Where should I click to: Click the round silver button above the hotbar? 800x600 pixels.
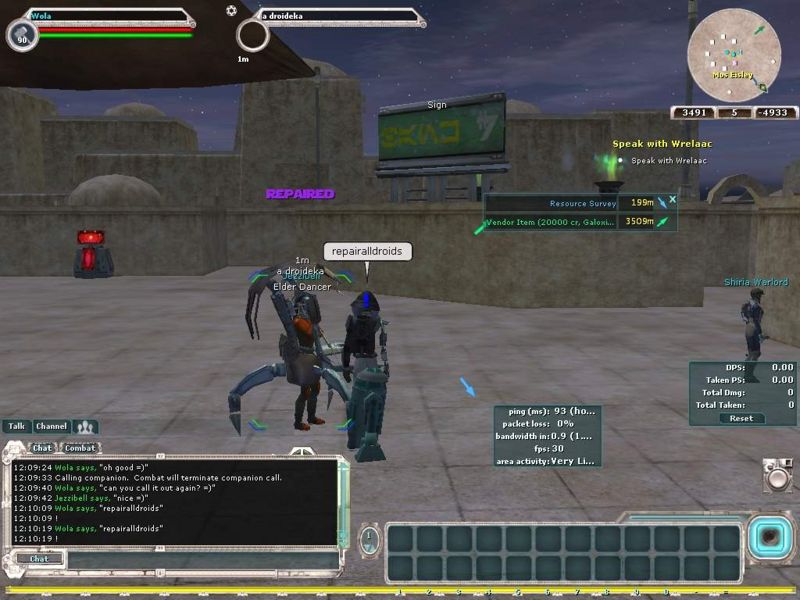[777, 477]
